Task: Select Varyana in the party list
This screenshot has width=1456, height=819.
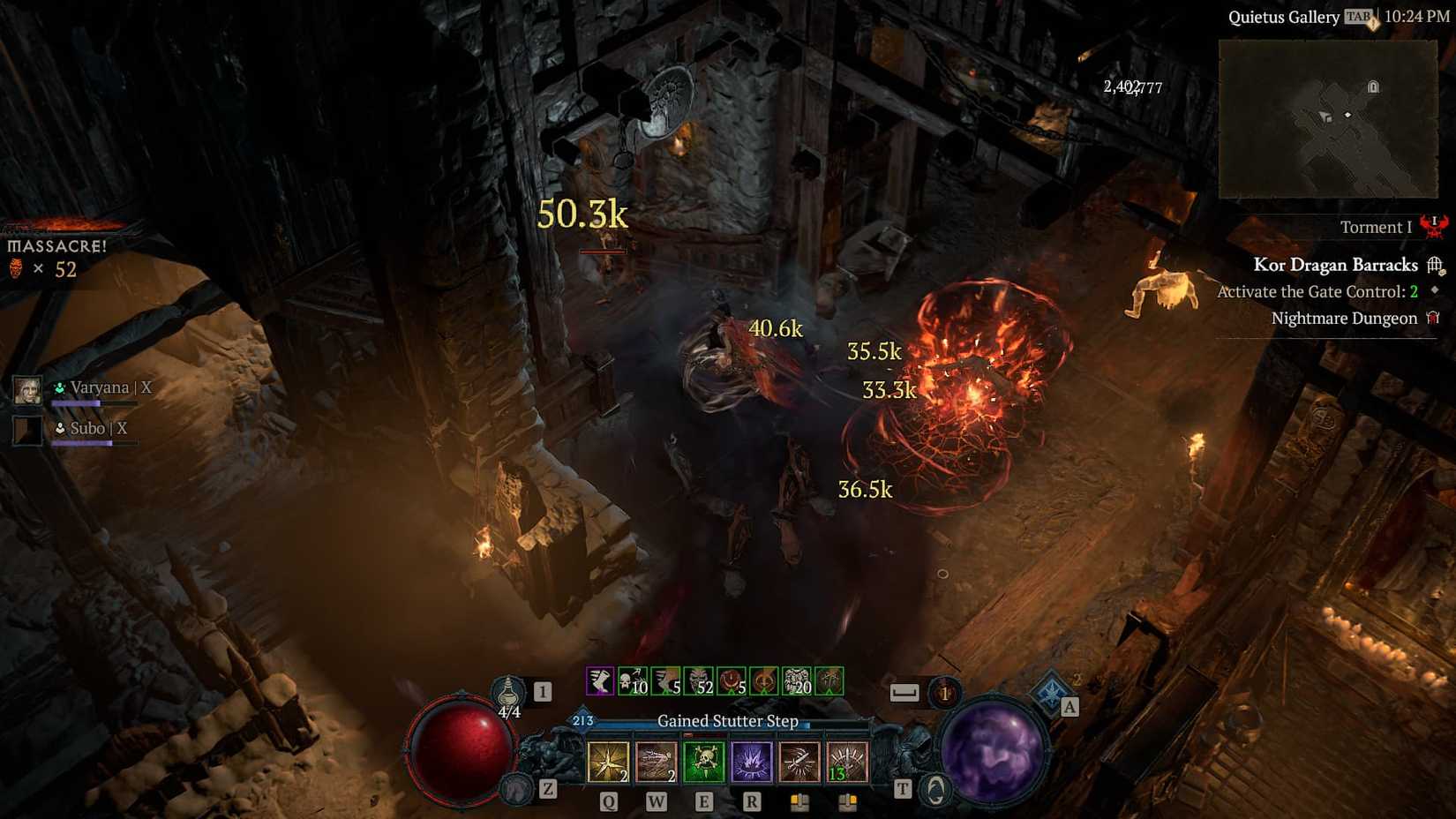Action: coord(100,387)
